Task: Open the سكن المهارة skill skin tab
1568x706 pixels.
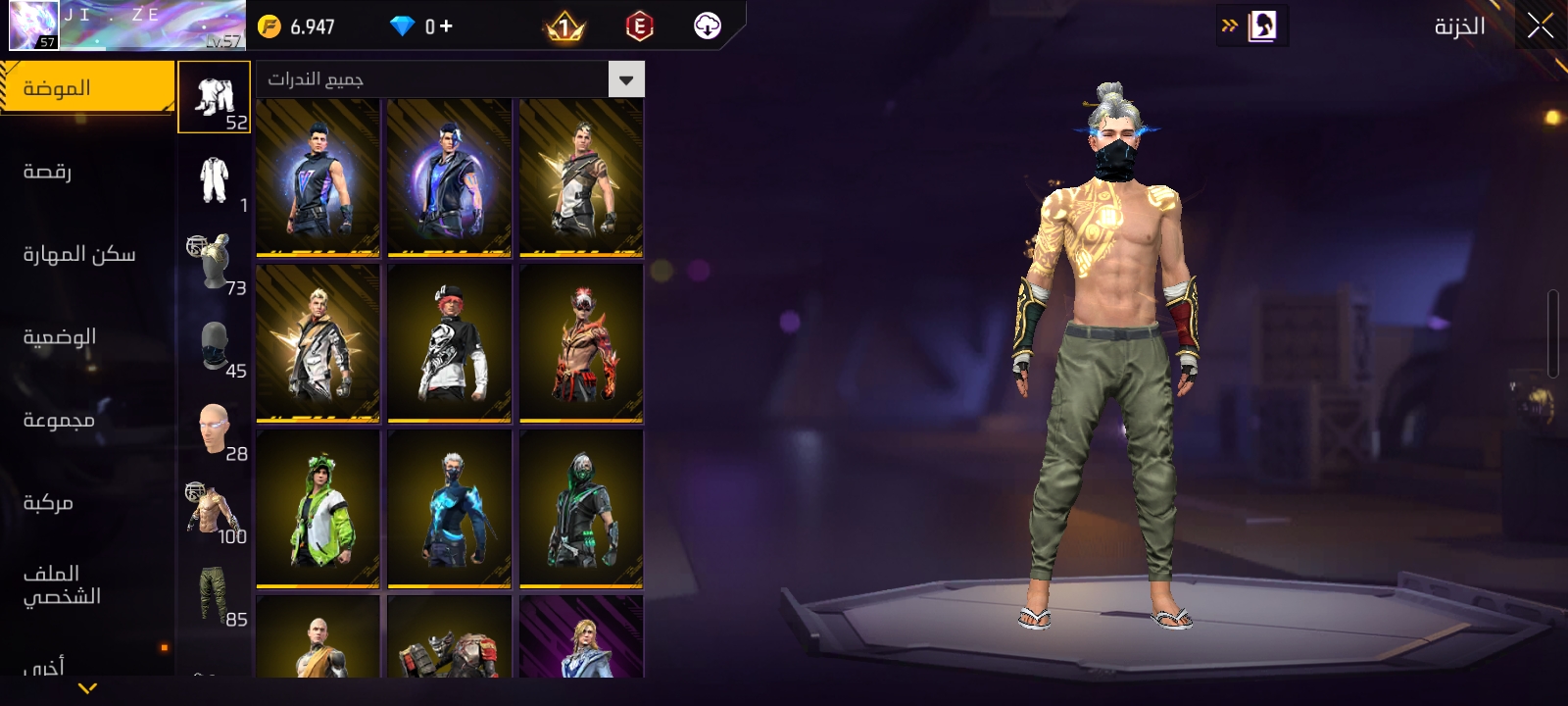Action: (79, 255)
